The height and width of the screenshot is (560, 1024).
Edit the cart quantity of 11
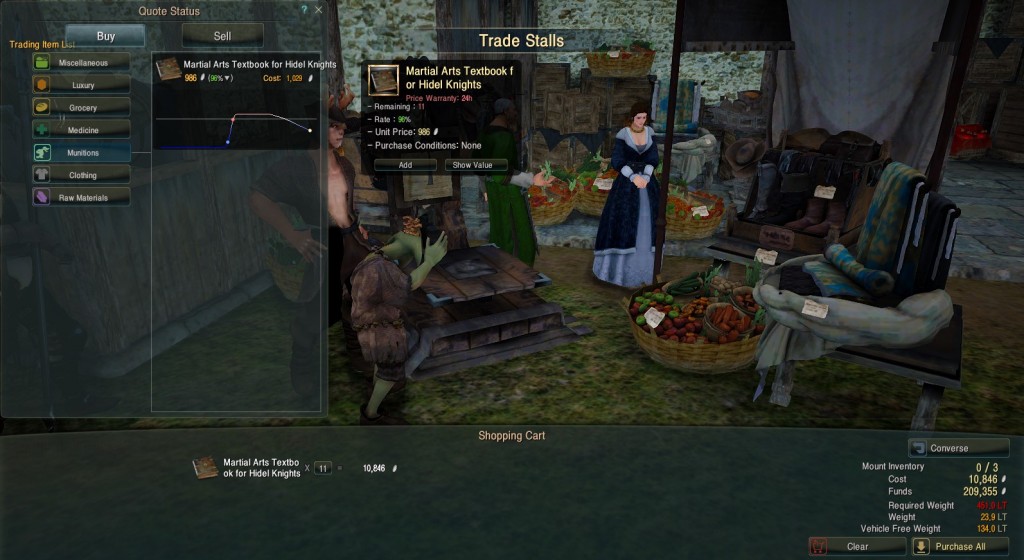click(x=322, y=467)
